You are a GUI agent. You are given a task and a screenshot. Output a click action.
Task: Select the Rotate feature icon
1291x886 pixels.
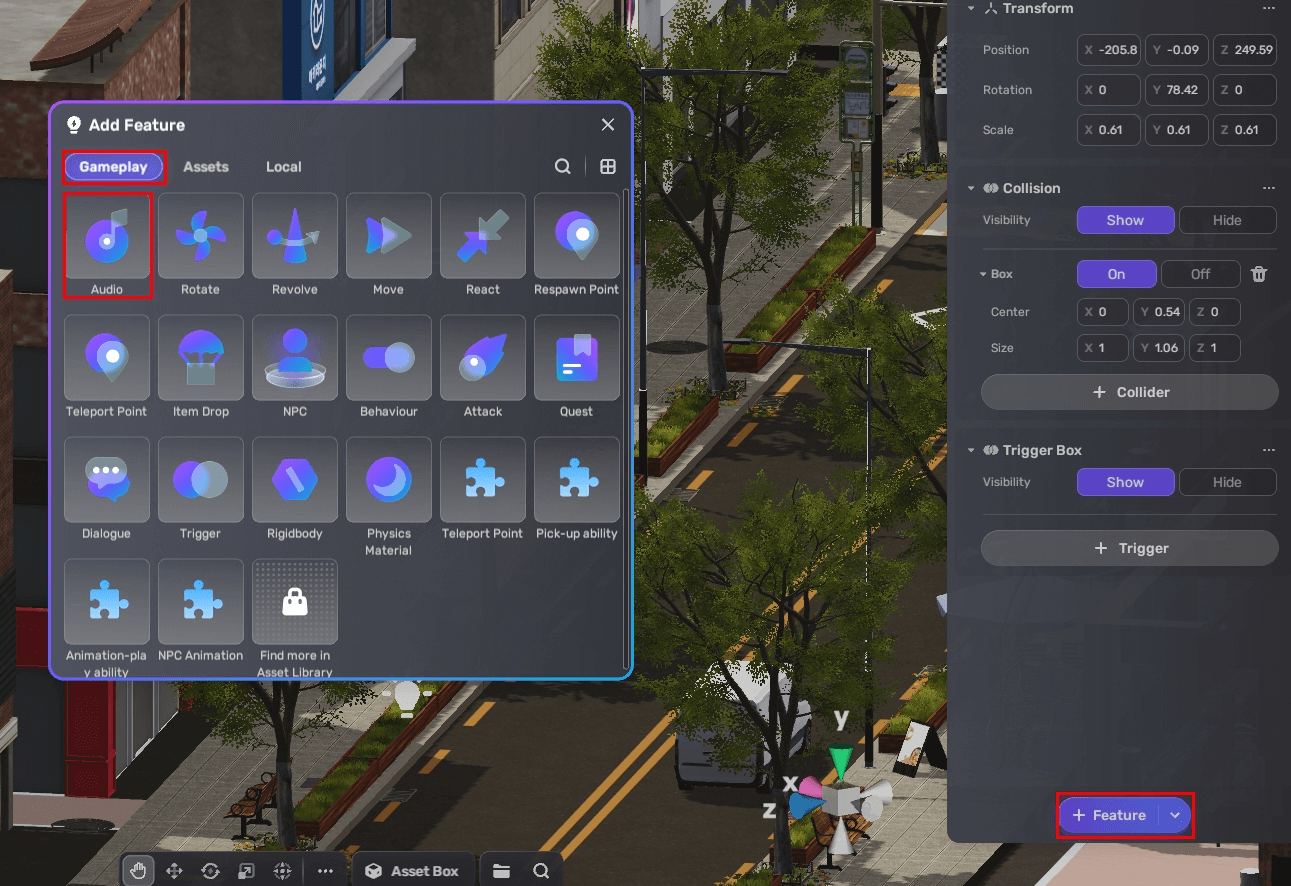coord(200,236)
